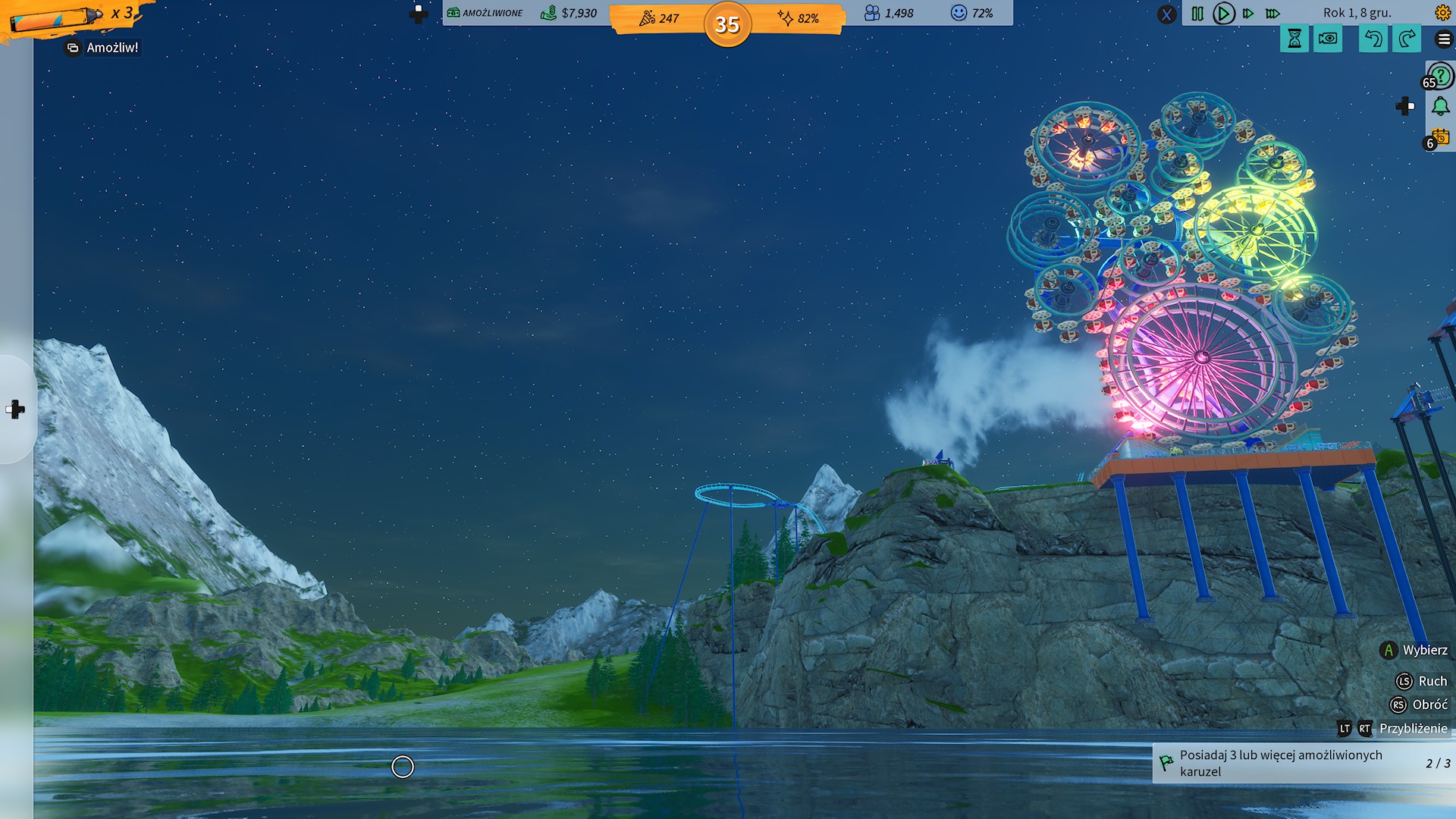Open guest count details
1456x819 pixels.
coord(889,13)
